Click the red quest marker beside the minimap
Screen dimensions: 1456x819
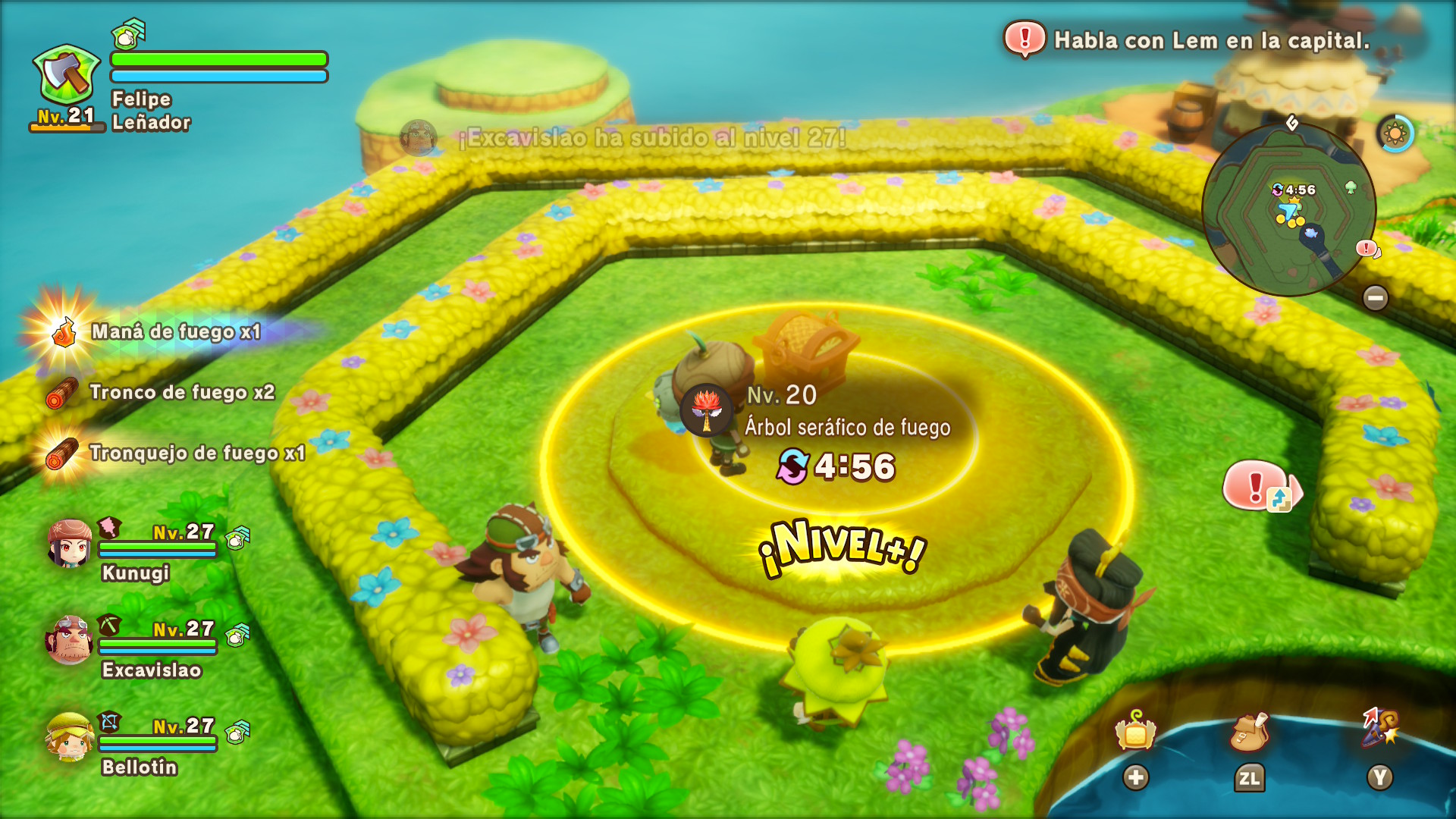(x=1367, y=248)
